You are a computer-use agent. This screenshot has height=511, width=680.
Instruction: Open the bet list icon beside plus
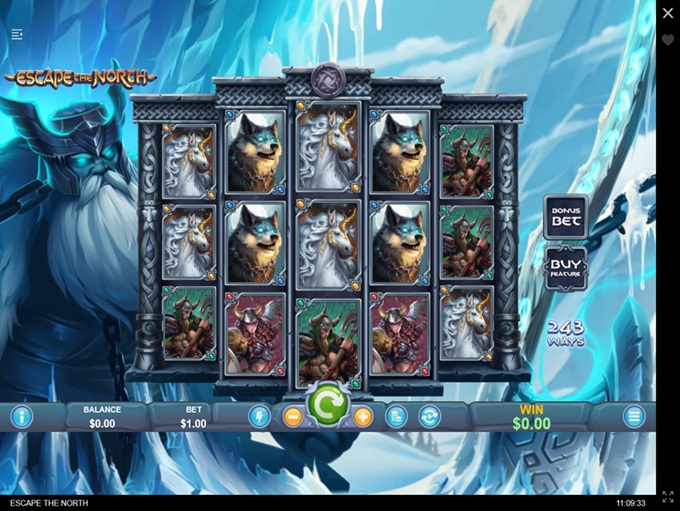tap(396, 416)
